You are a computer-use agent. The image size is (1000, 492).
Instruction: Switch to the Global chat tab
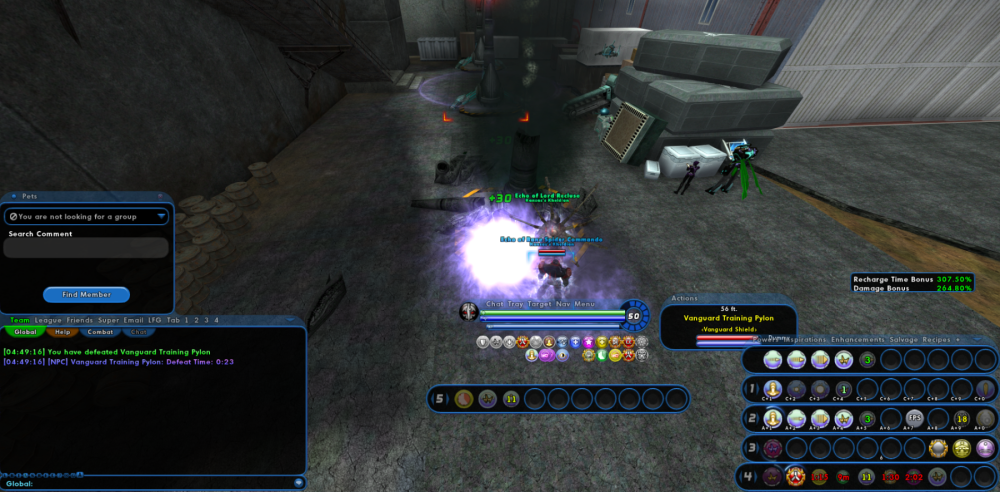point(25,332)
